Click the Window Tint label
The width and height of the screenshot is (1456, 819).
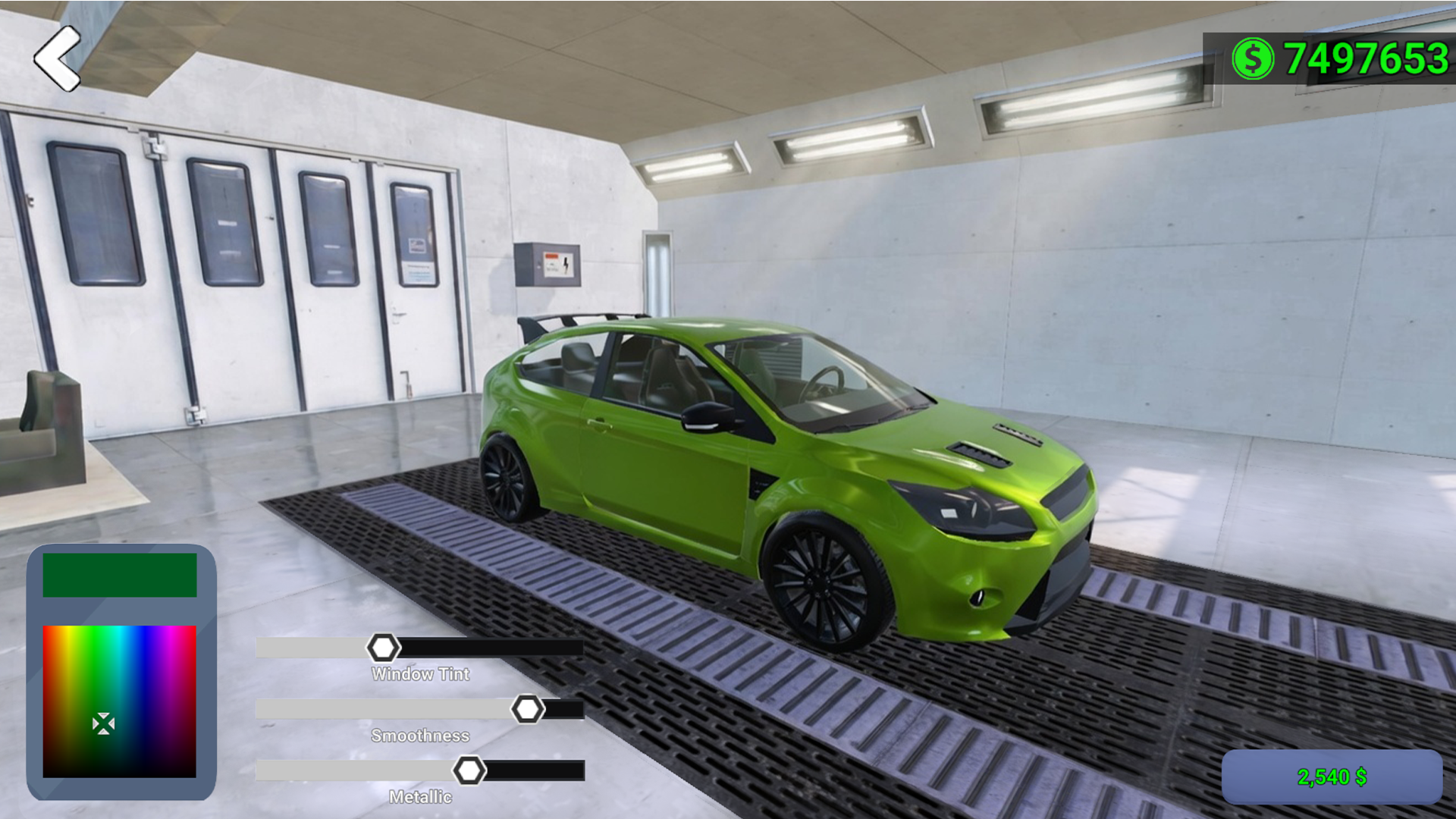click(420, 673)
